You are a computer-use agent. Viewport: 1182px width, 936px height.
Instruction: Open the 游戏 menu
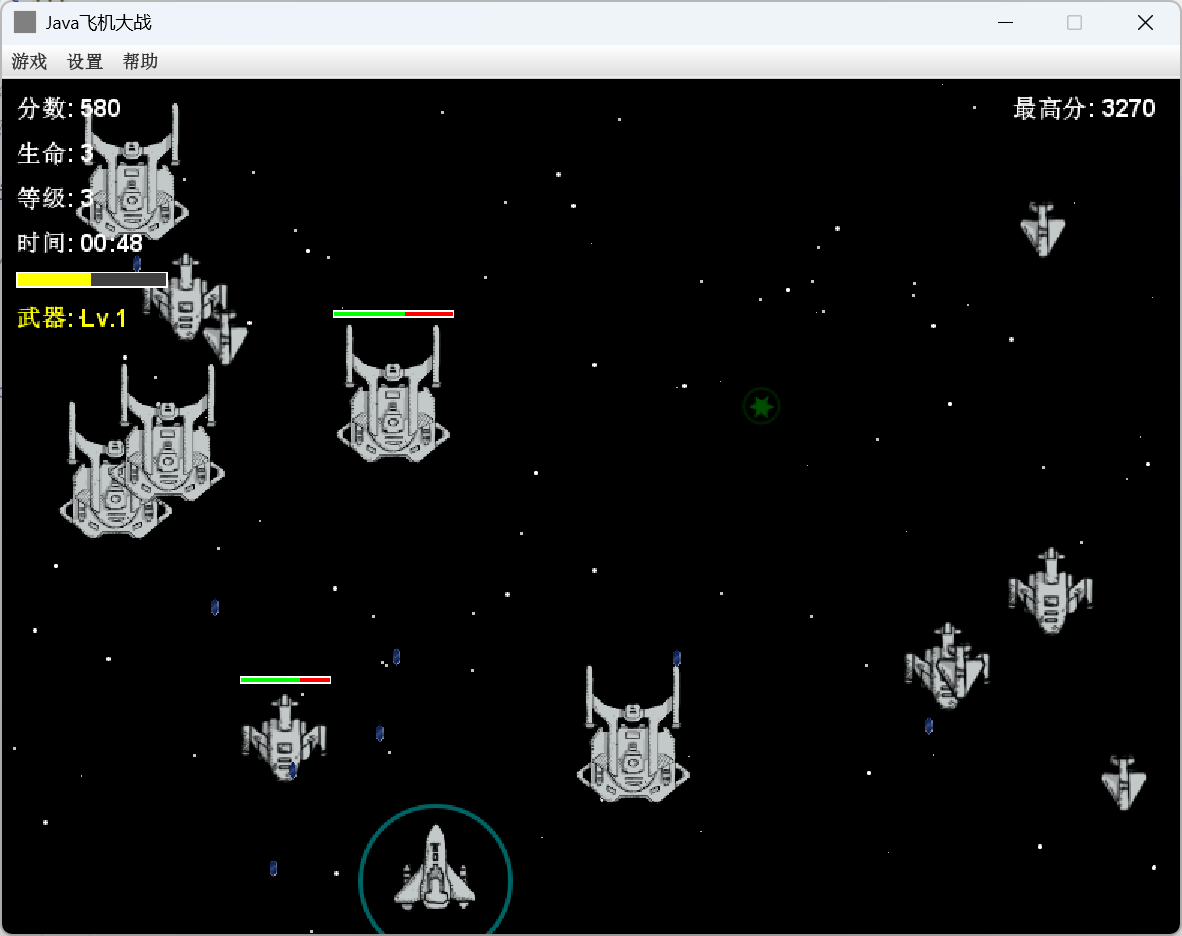(x=29, y=62)
